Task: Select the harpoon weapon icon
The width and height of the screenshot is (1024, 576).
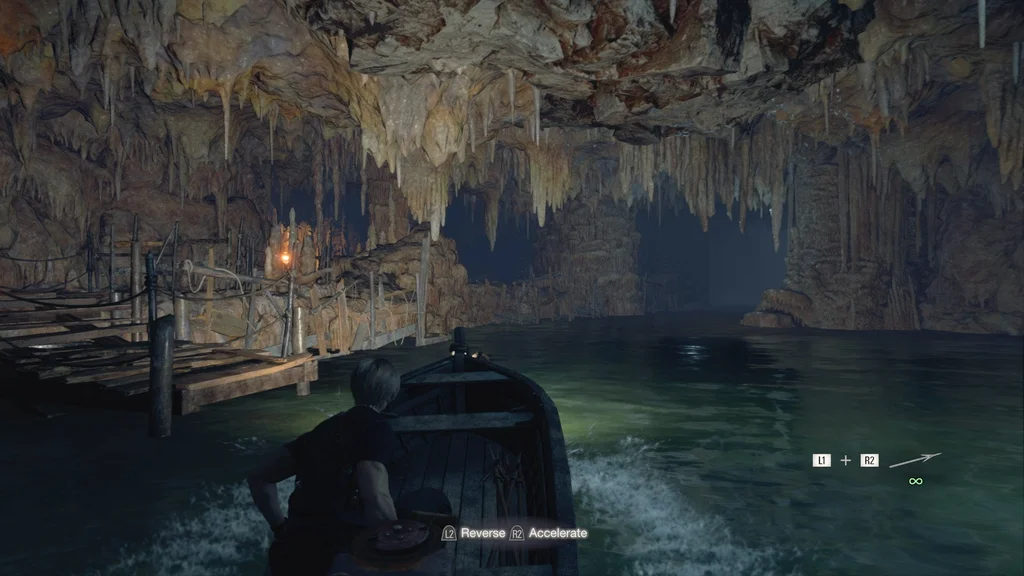Action: pos(914,460)
